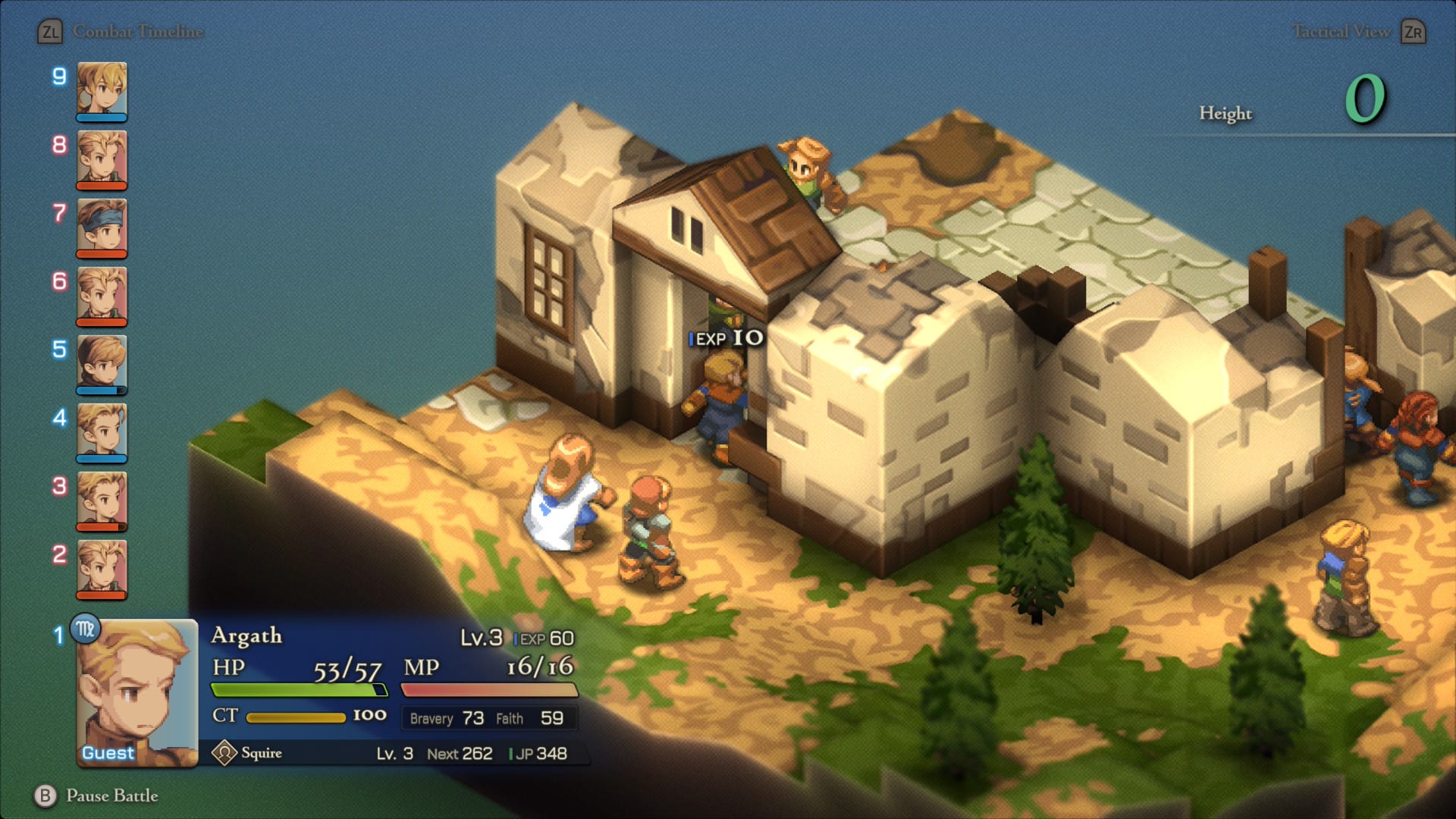Screen dimensions: 1456x819
Task: Click the turn 2 unit portrait
Action: coord(102,569)
